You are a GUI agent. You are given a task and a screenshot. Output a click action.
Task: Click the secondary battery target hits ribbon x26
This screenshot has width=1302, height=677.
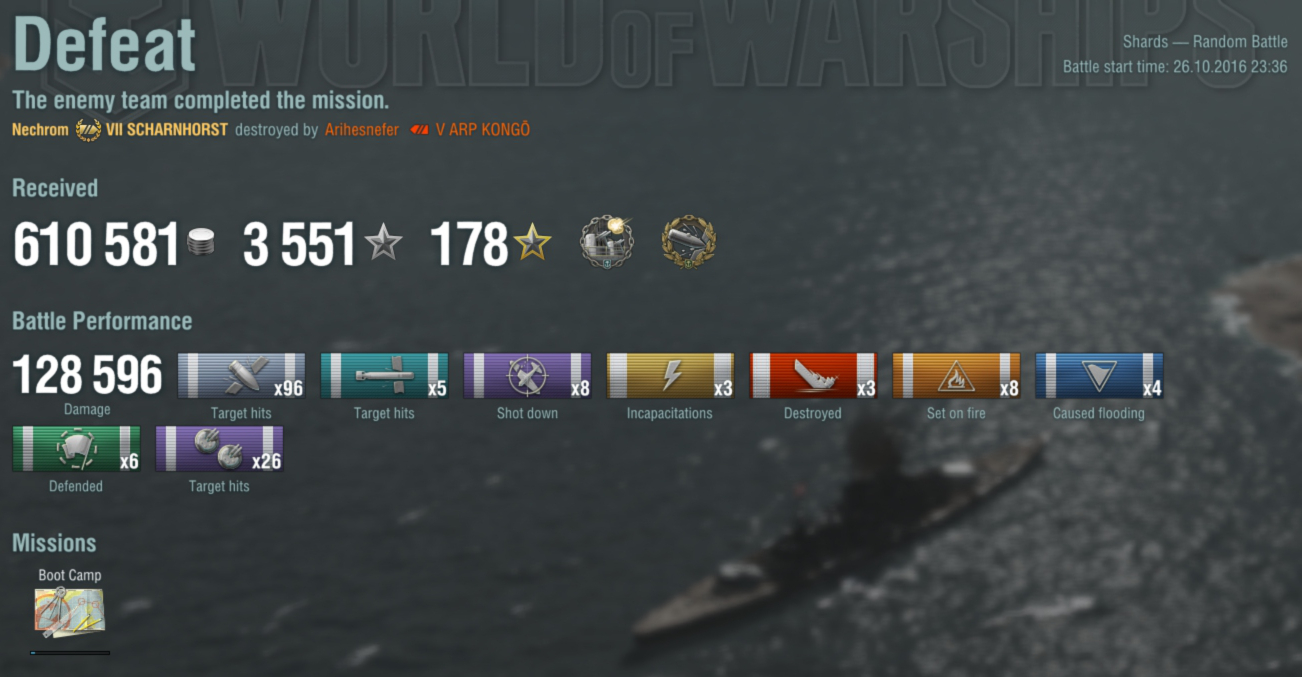tap(219, 449)
